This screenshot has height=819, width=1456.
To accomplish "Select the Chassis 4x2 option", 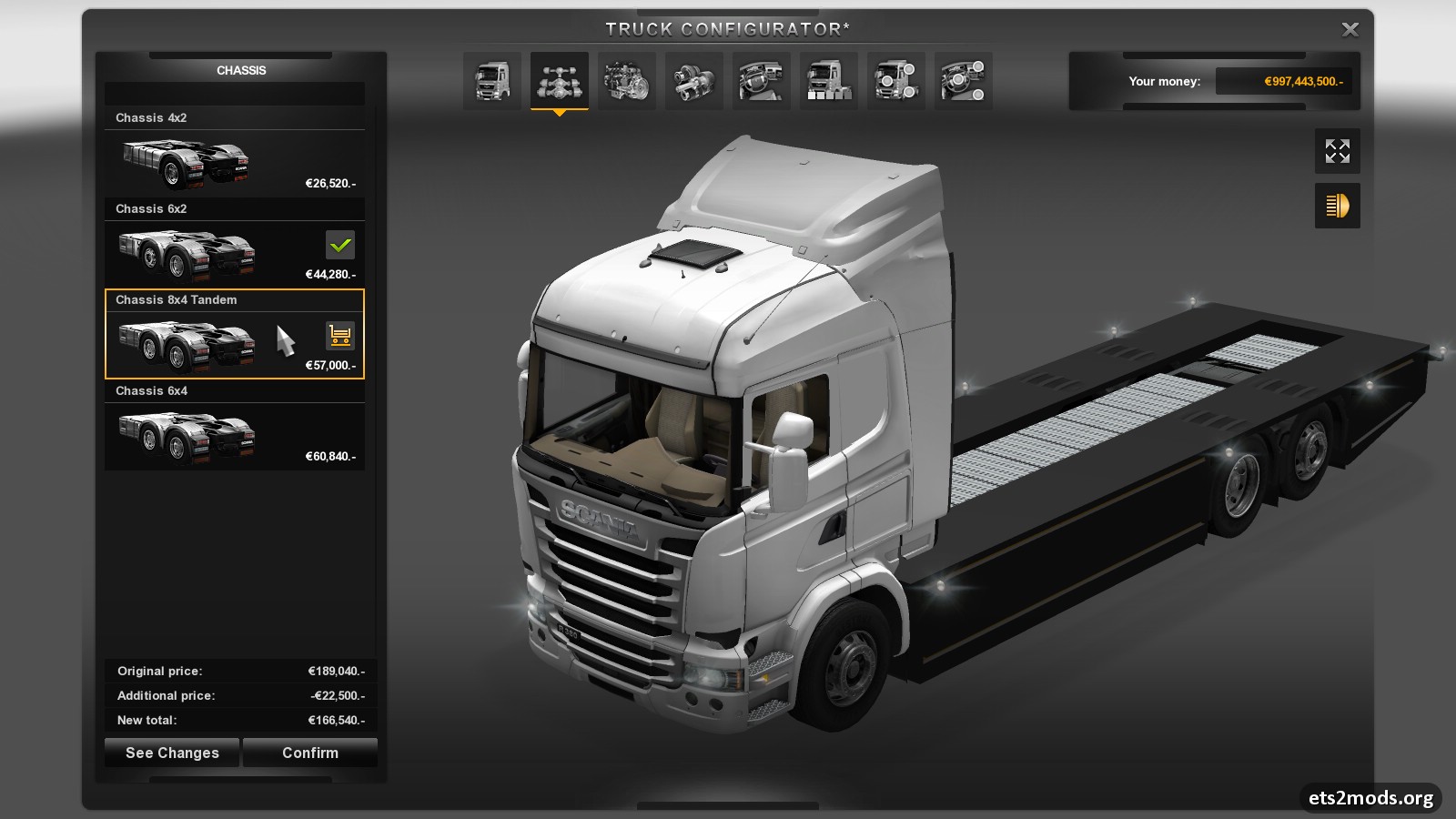I will click(234, 163).
